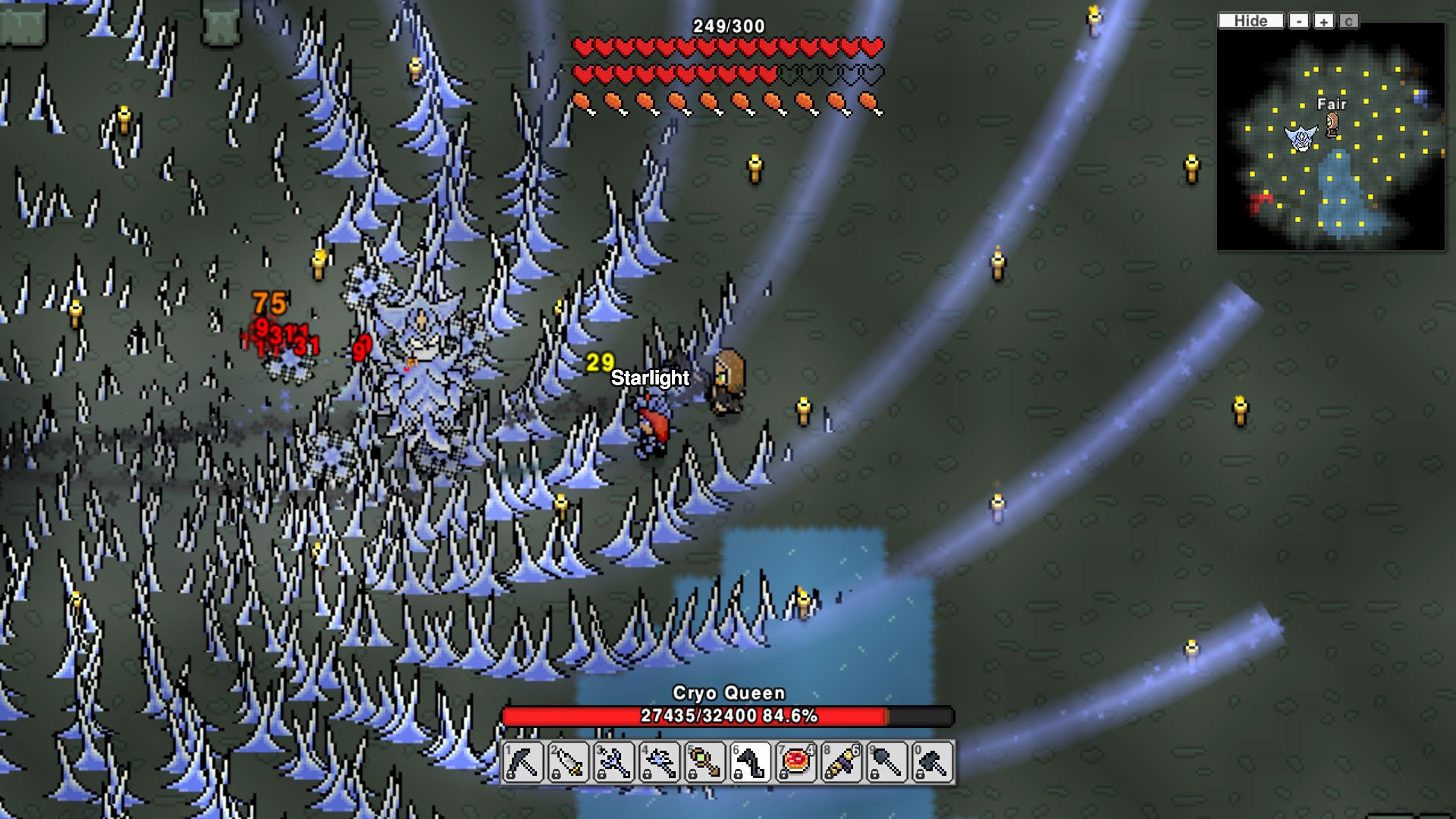Click the minimap's C button
The height and width of the screenshot is (819, 1456).
pyautogui.click(x=1348, y=21)
